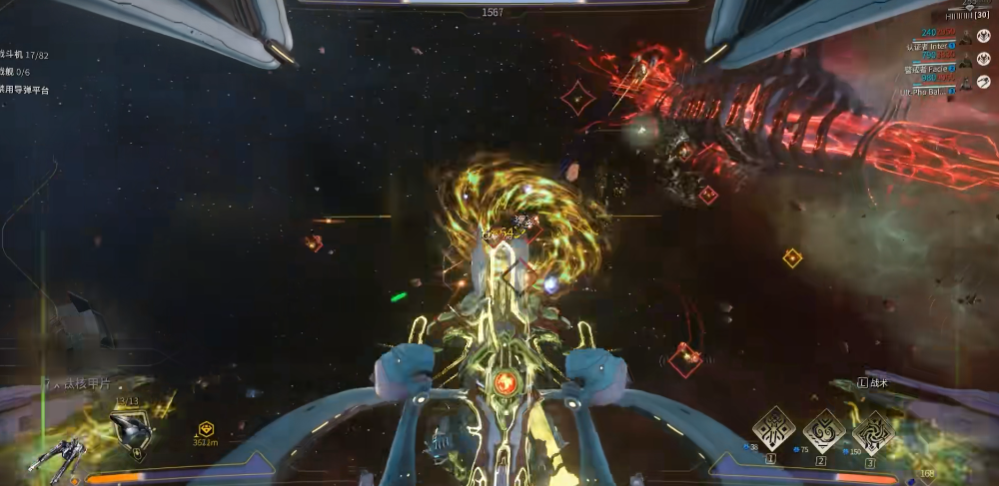Activate the first diamond tactical ability icon
Image resolution: width=999 pixels, height=486 pixels.
(773, 429)
